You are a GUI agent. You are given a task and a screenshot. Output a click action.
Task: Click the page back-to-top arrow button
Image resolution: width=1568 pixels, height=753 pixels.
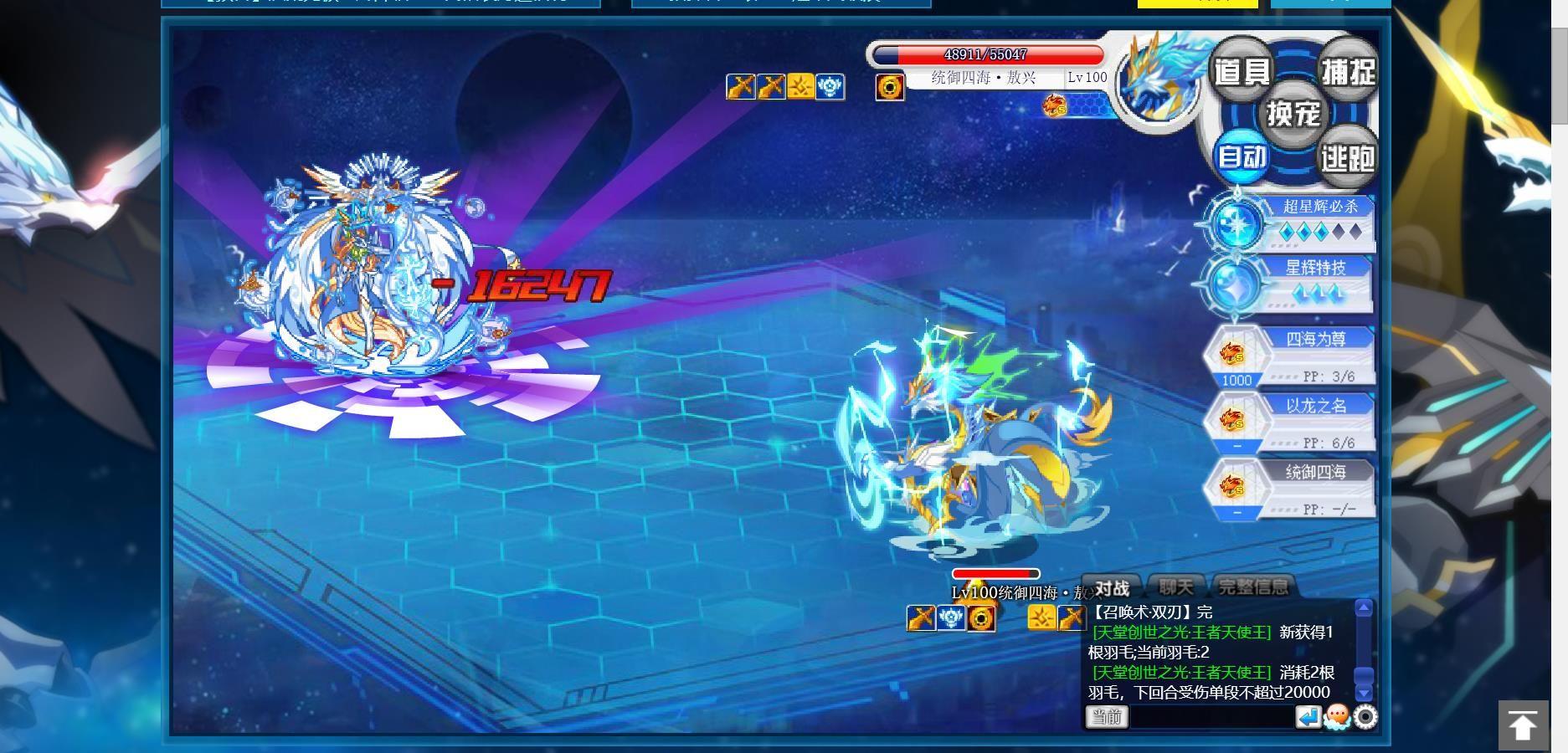click(1522, 725)
